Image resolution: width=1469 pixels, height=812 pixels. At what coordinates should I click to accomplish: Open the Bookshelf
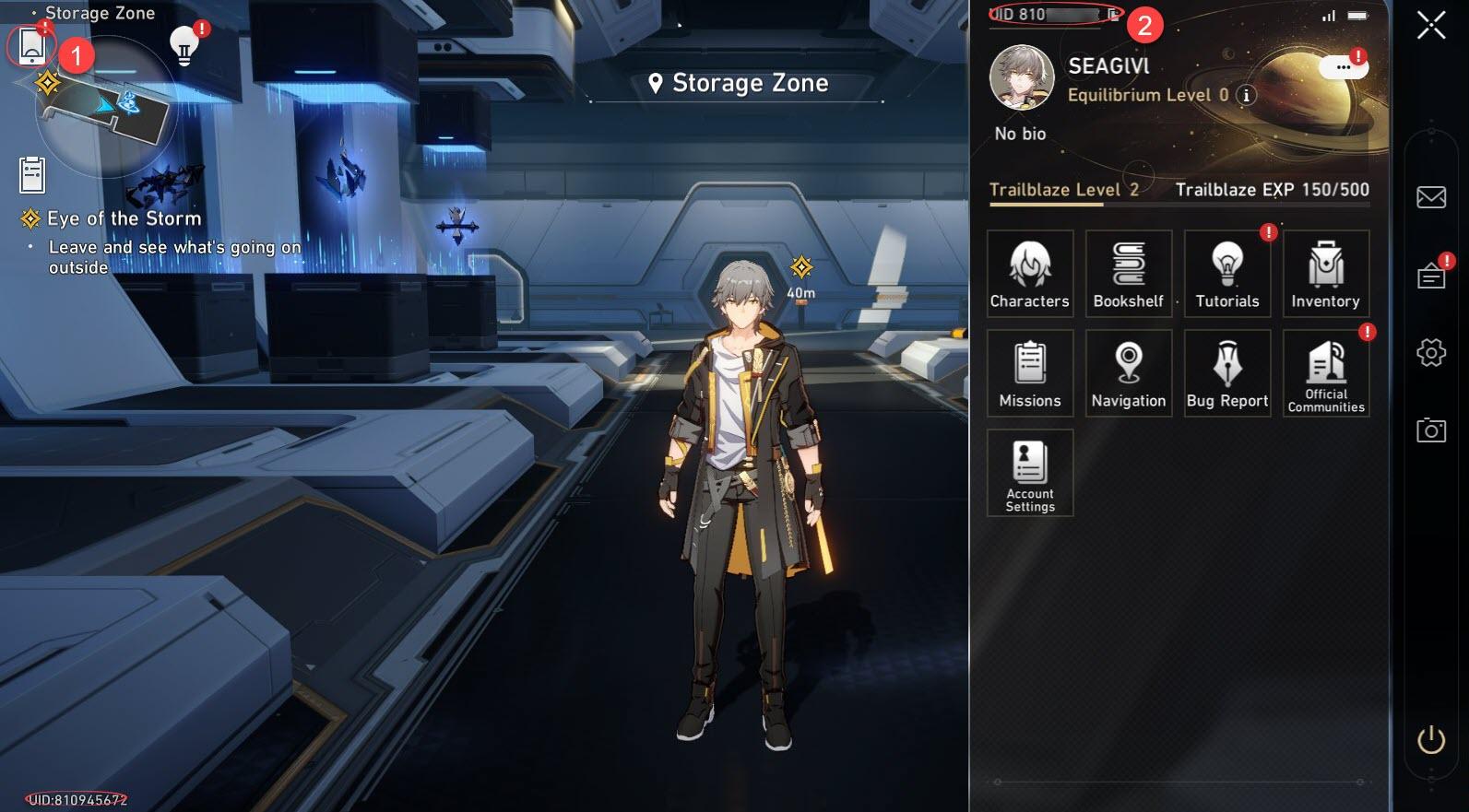tap(1129, 274)
